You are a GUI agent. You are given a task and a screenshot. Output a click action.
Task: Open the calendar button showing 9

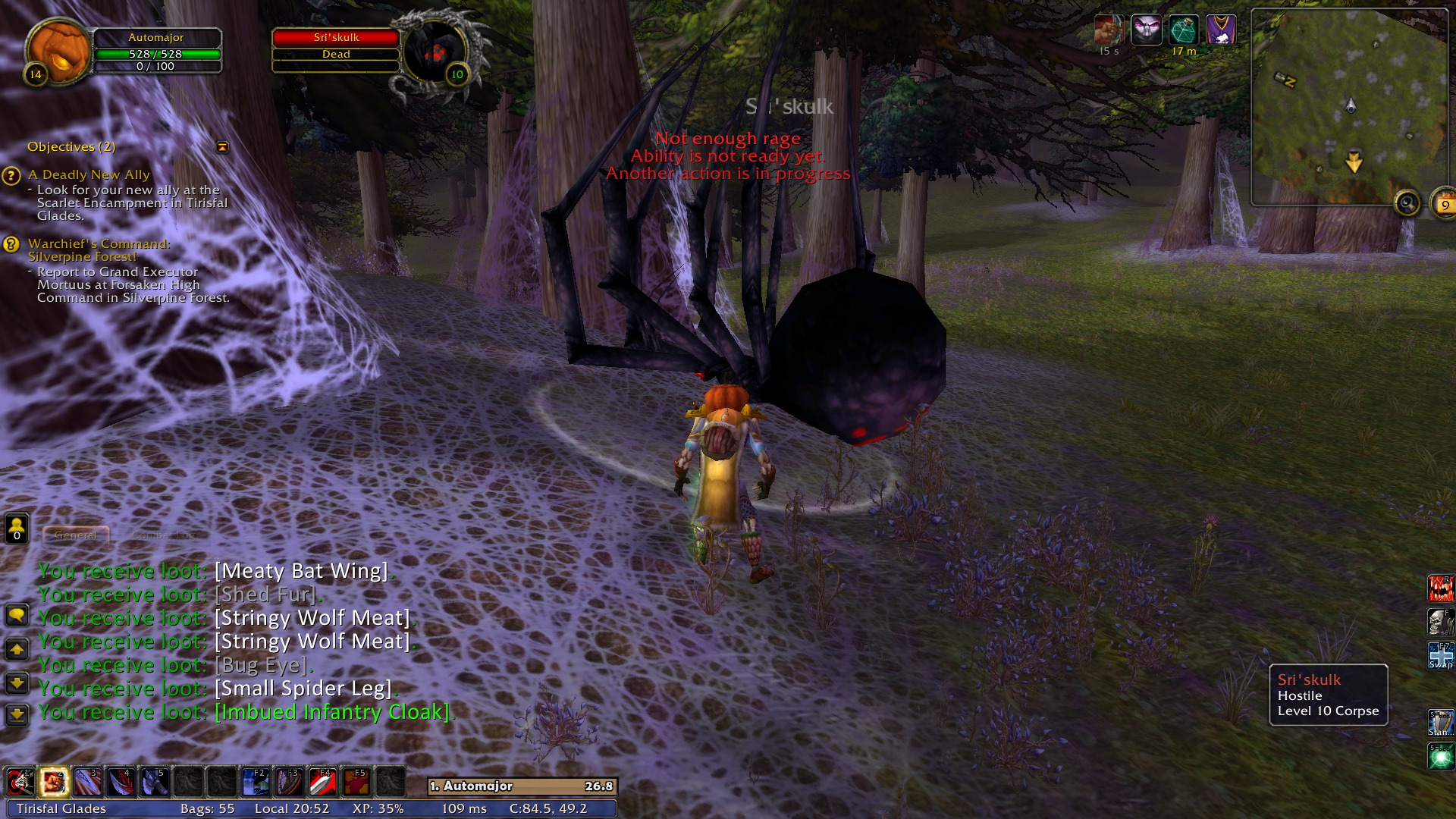pyautogui.click(x=1444, y=203)
